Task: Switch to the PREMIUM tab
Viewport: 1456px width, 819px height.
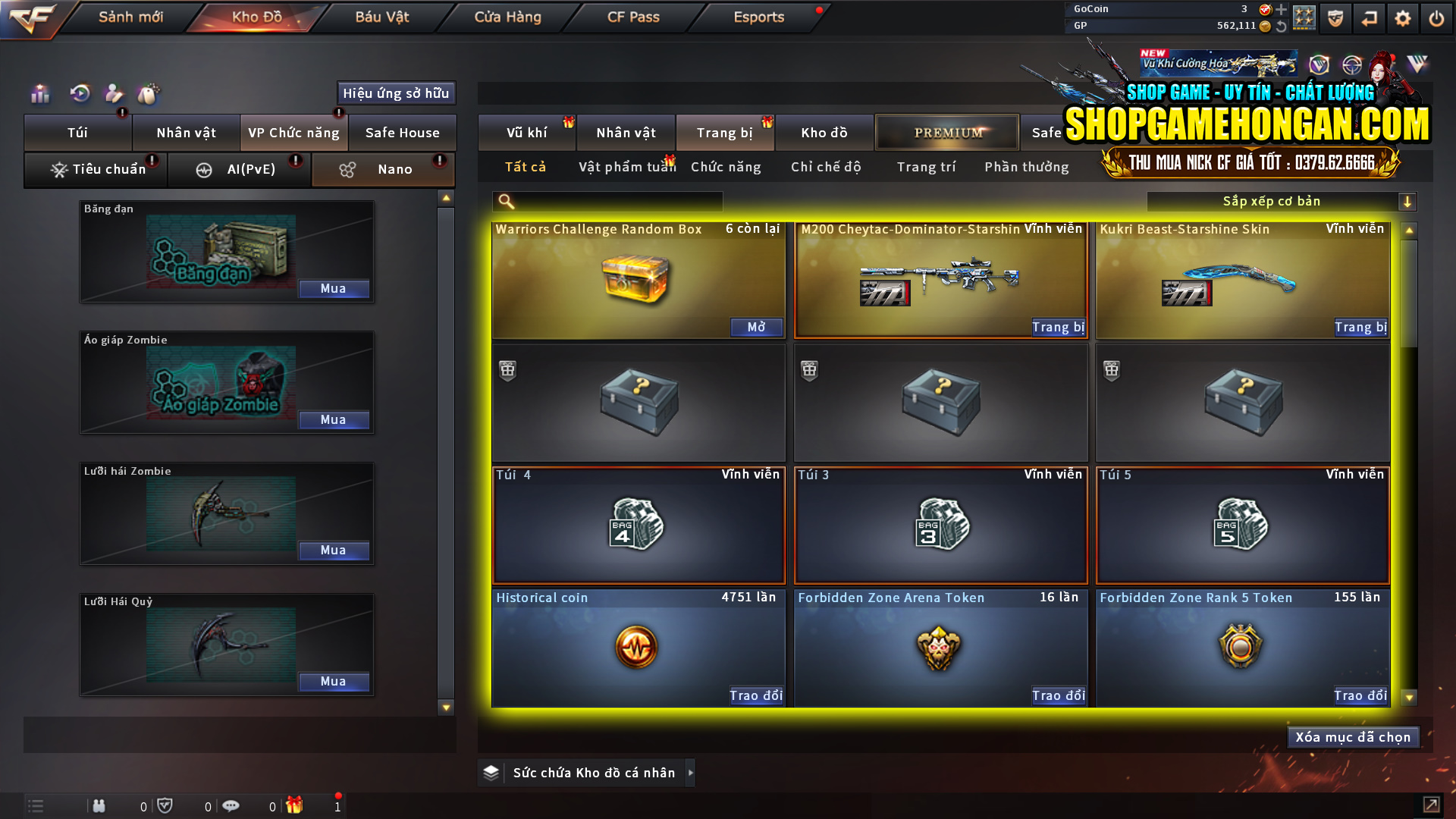Action: [x=946, y=132]
